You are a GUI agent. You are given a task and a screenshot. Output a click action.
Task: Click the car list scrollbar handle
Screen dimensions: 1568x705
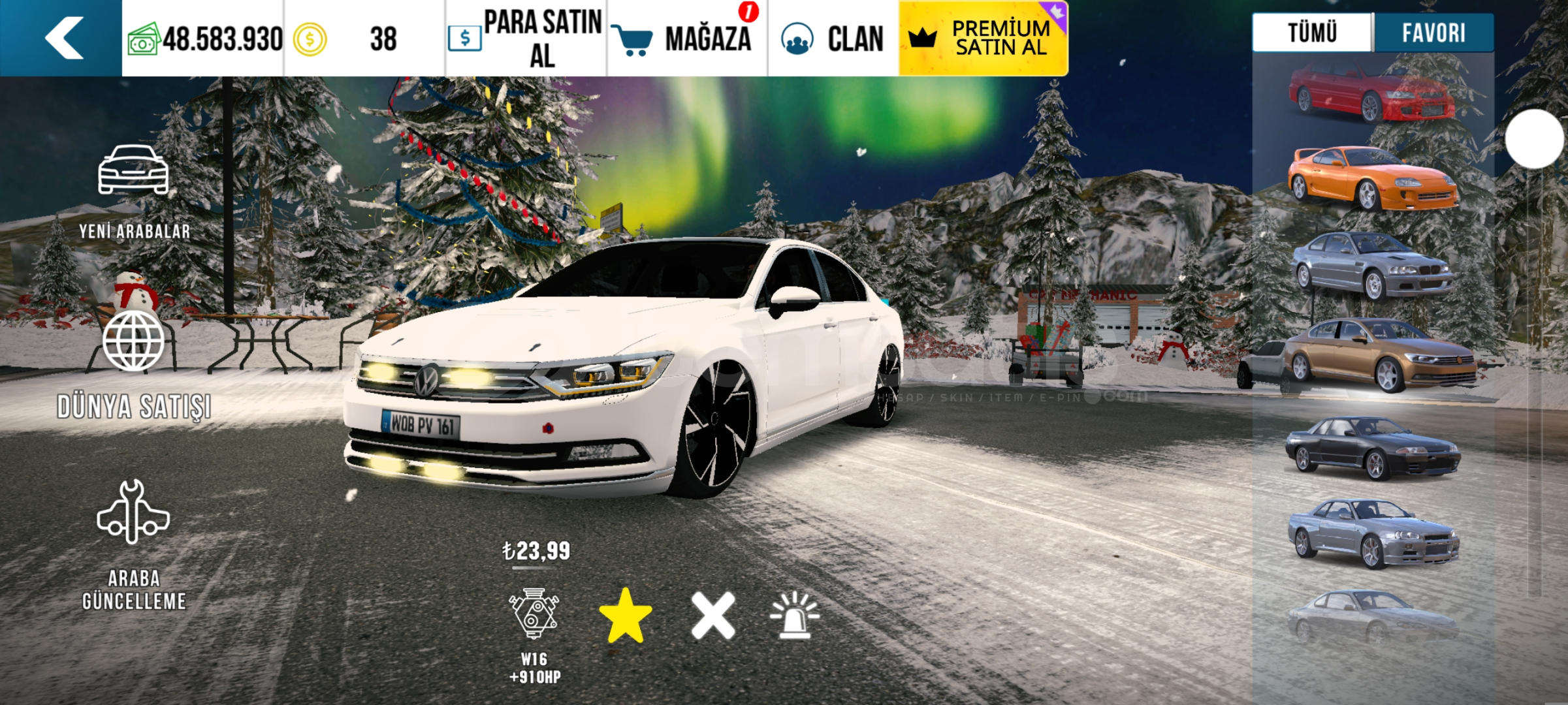point(1534,139)
